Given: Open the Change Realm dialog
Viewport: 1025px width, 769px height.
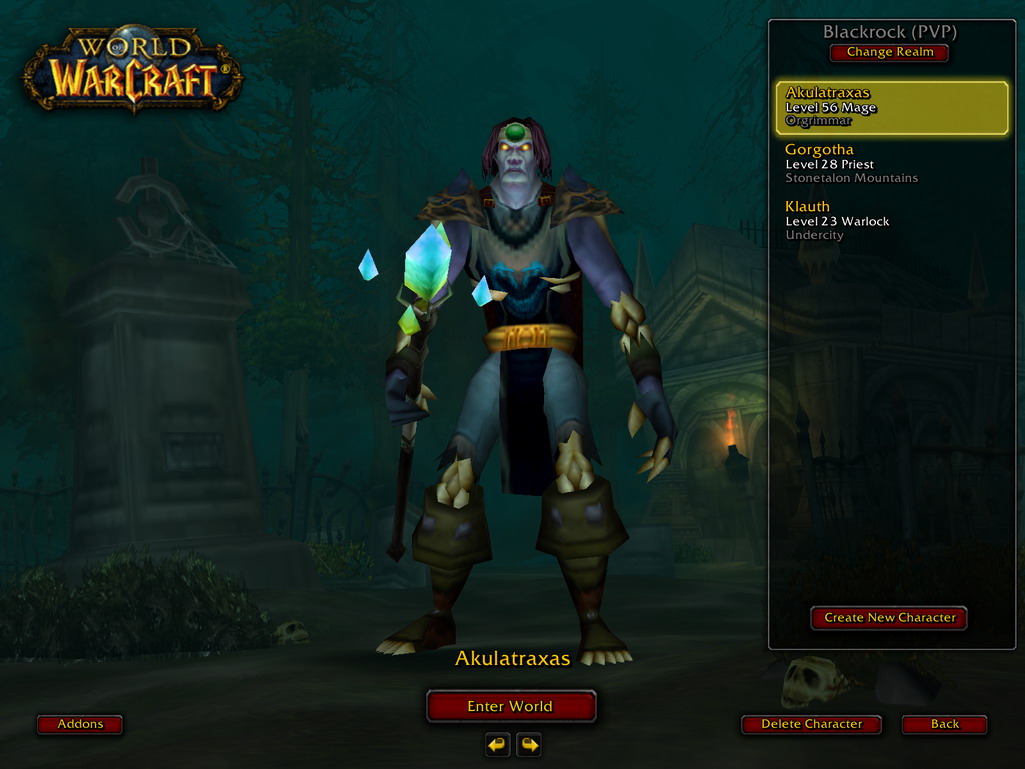Looking at the screenshot, I should (x=889, y=52).
